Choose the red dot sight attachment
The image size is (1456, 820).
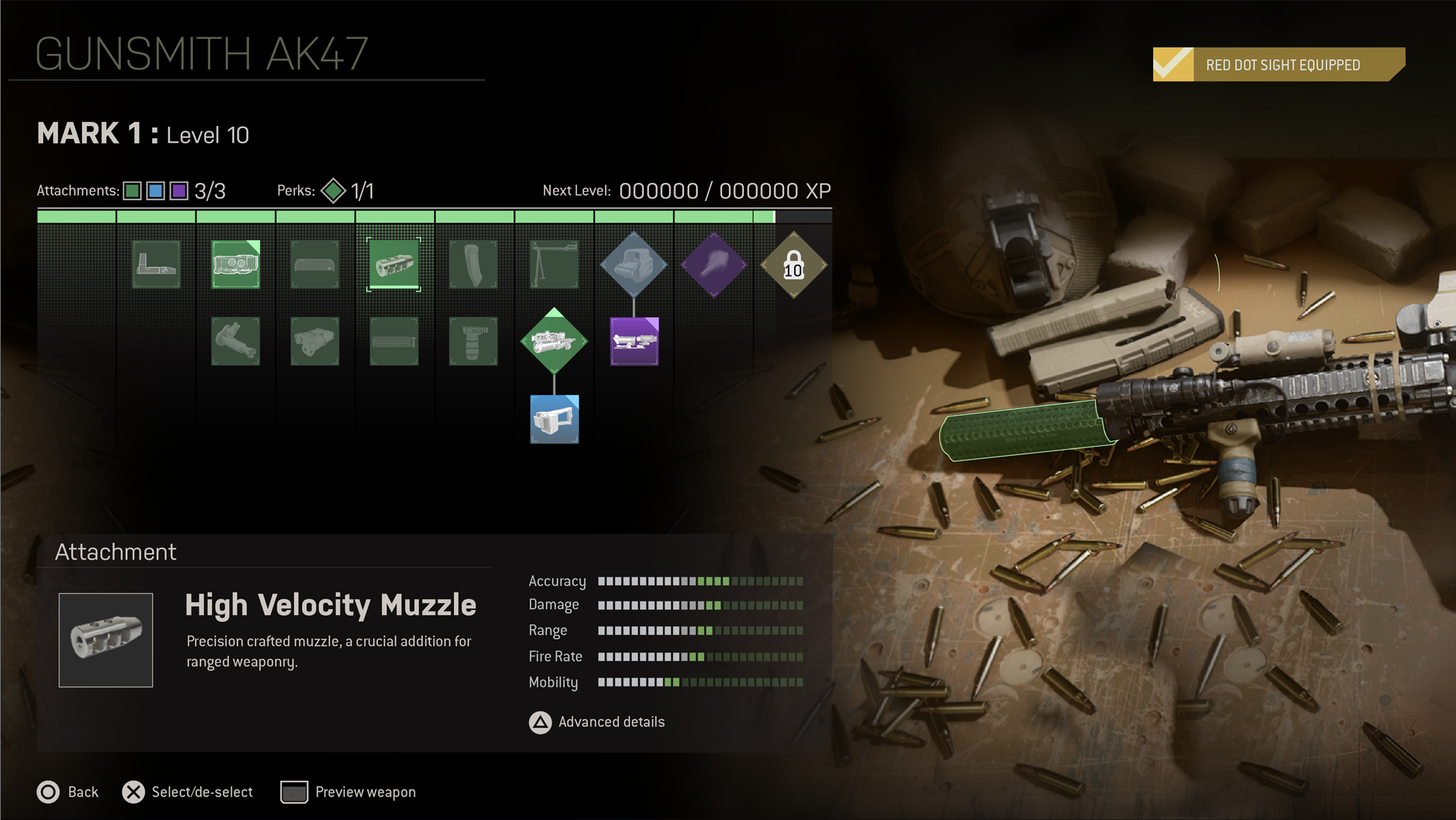click(x=156, y=265)
